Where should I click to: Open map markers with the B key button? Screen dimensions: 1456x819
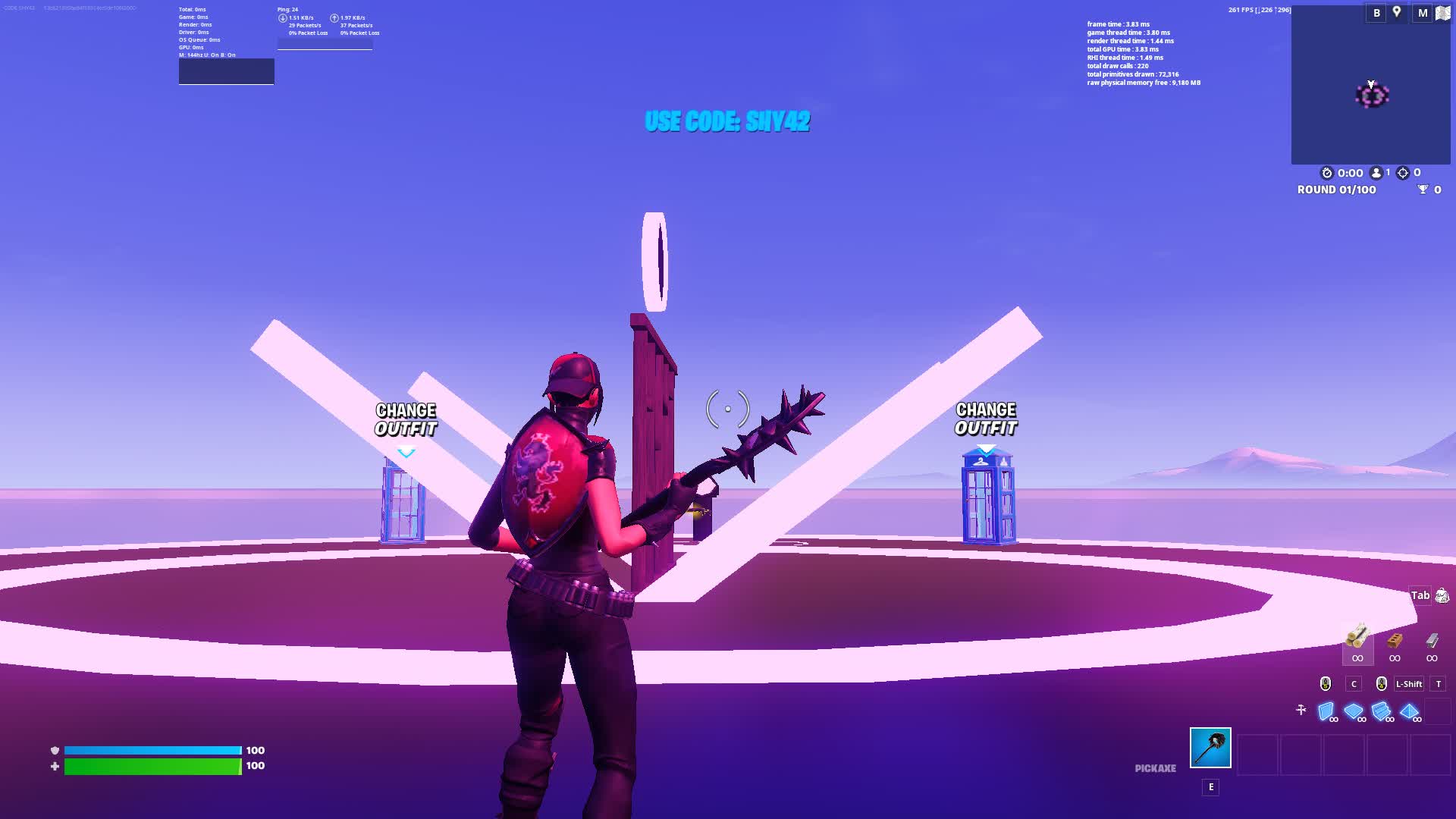1376,12
